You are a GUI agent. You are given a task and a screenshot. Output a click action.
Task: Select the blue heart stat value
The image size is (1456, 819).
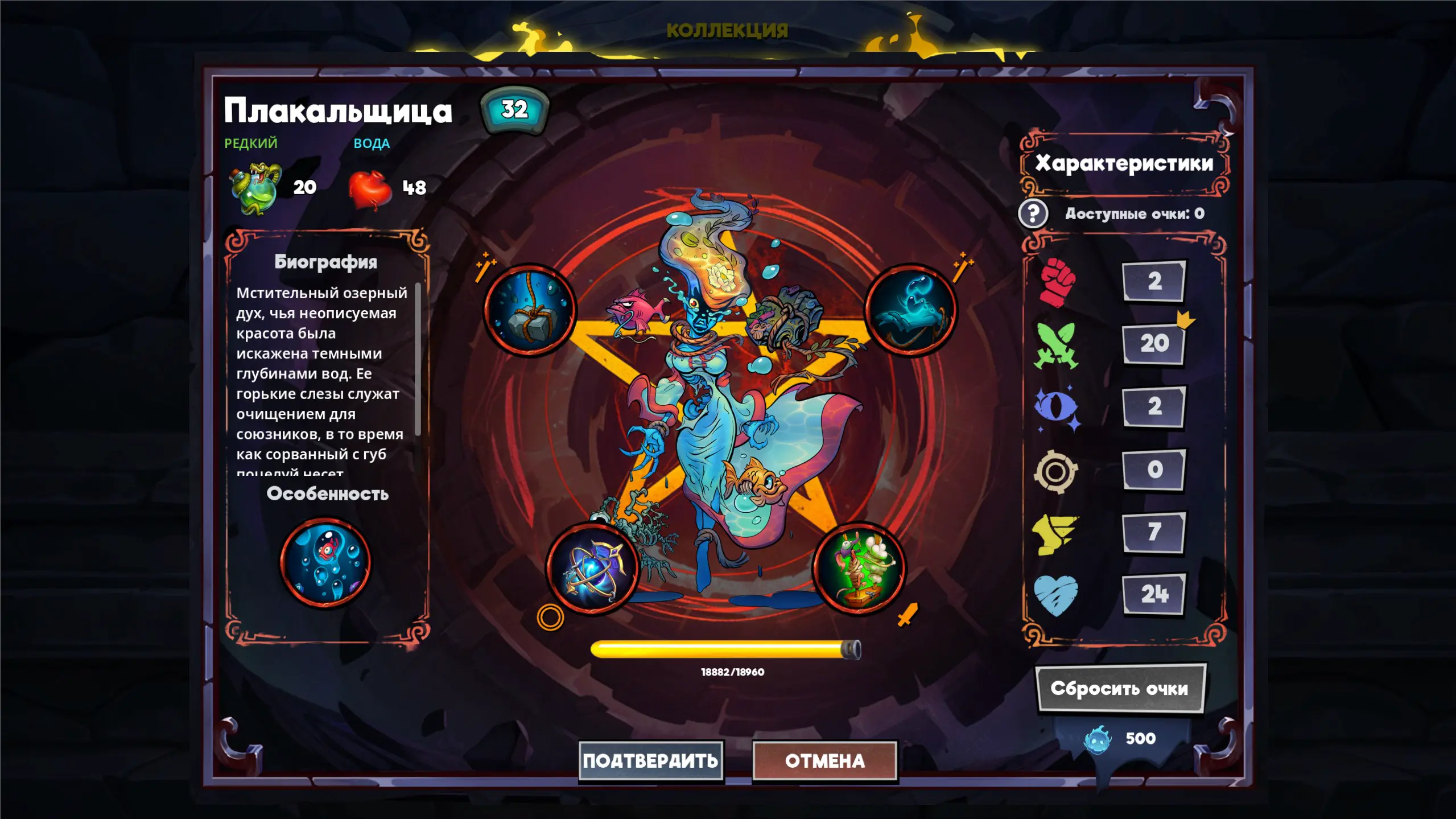click(x=1154, y=594)
